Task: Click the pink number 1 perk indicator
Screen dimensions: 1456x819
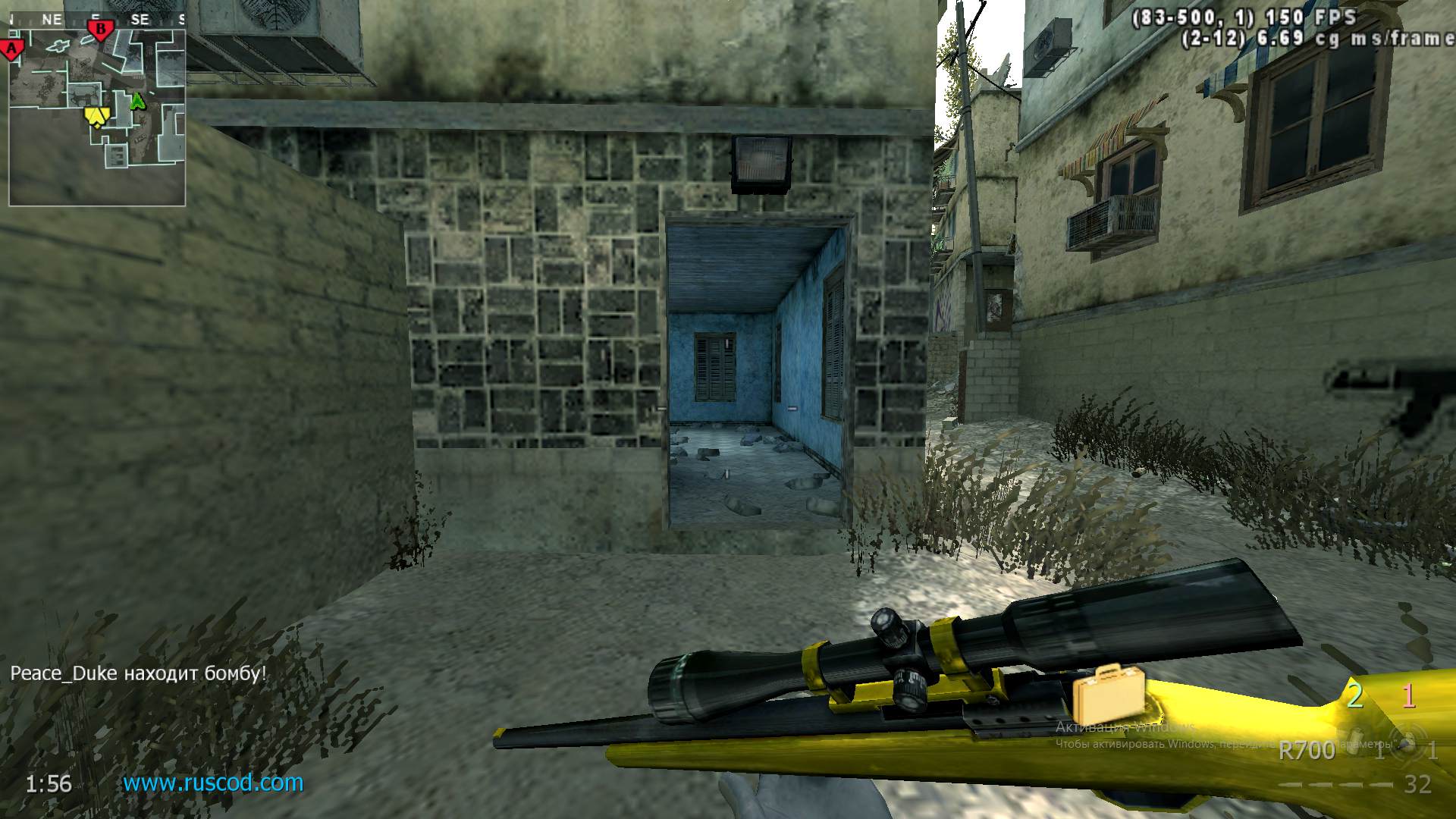Action: pos(1408,695)
